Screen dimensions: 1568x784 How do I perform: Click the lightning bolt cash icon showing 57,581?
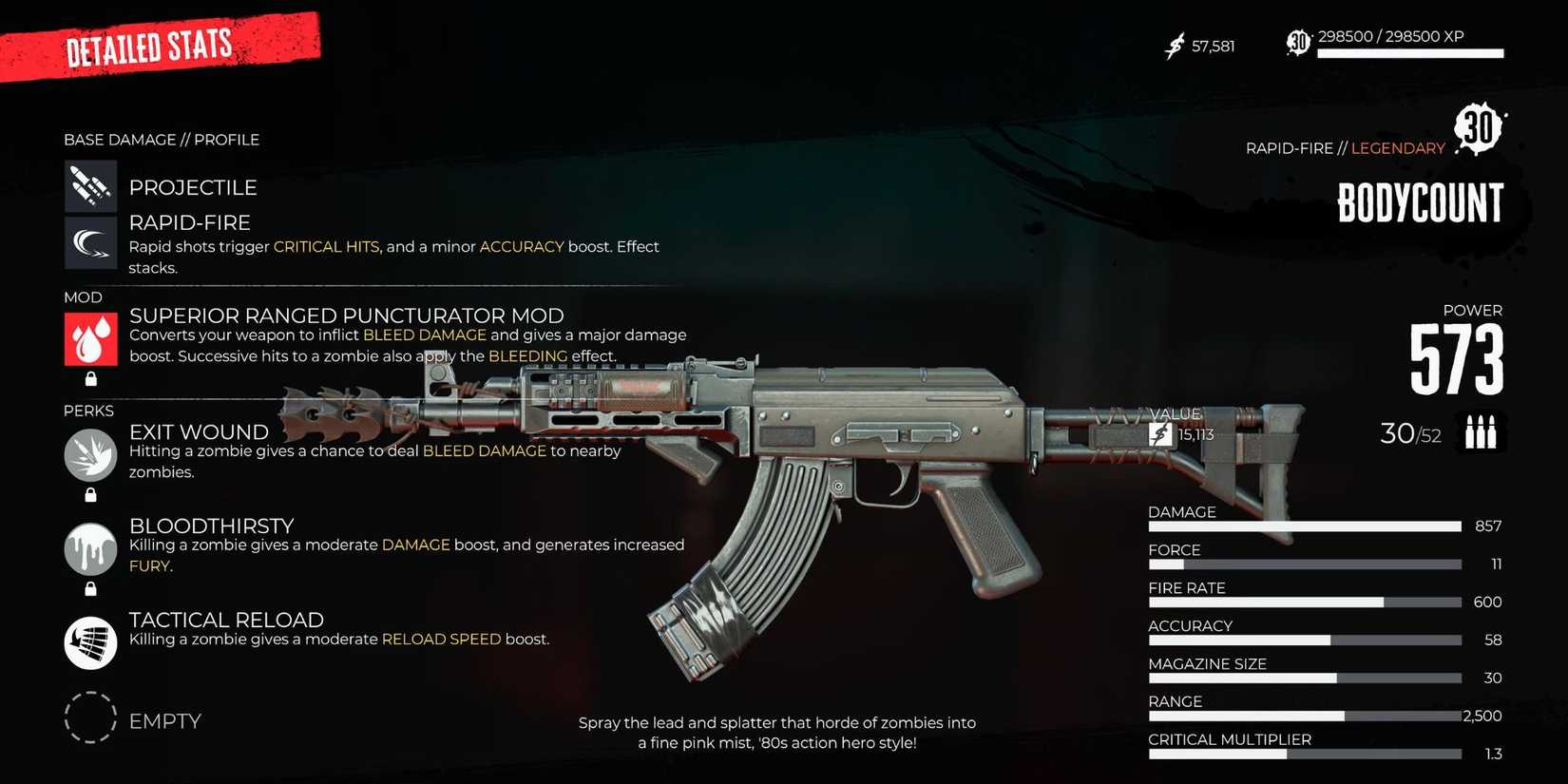(1176, 45)
